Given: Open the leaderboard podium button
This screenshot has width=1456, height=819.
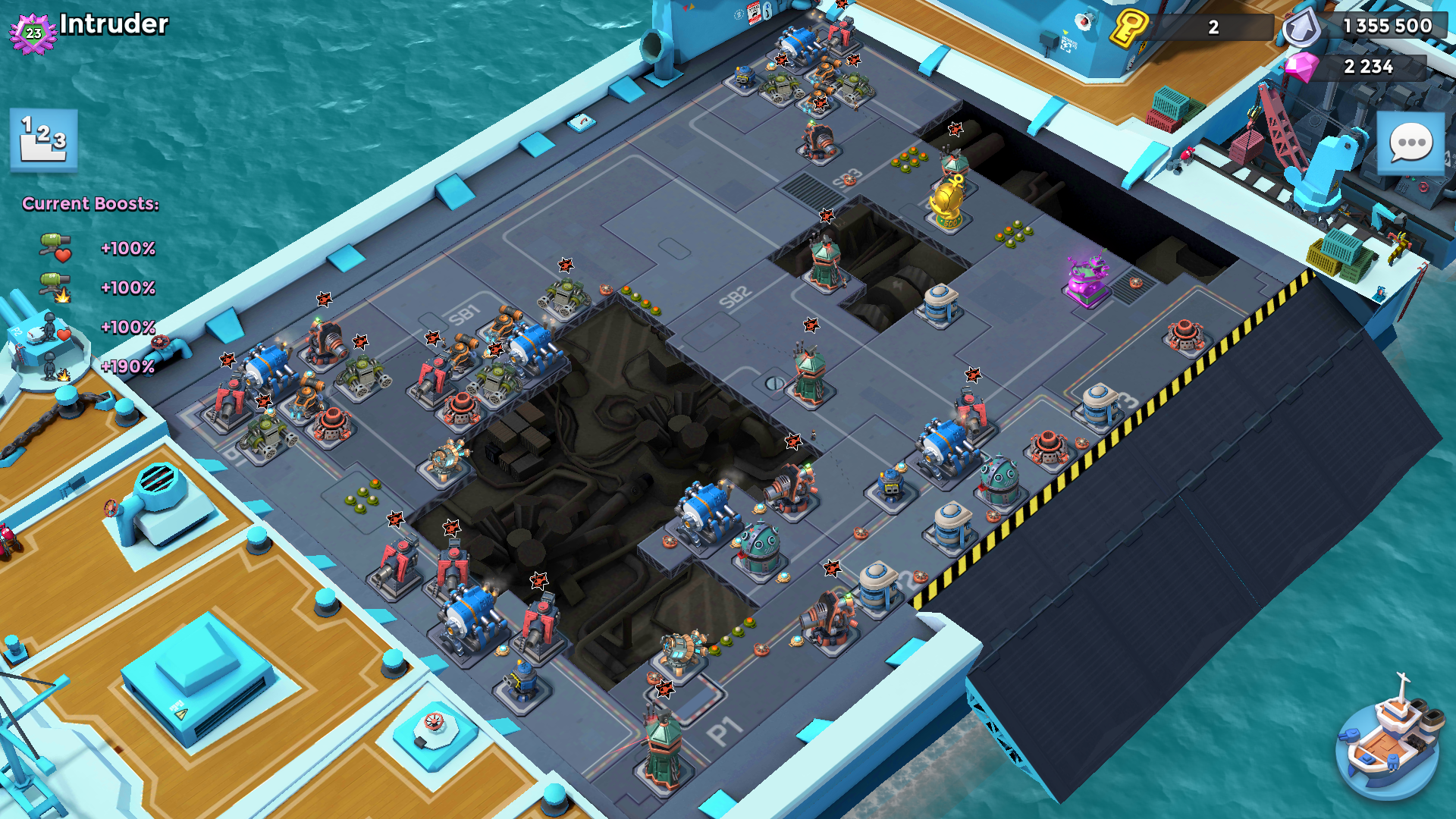Looking at the screenshot, I should pyautogui.click(x=44, y=140).
